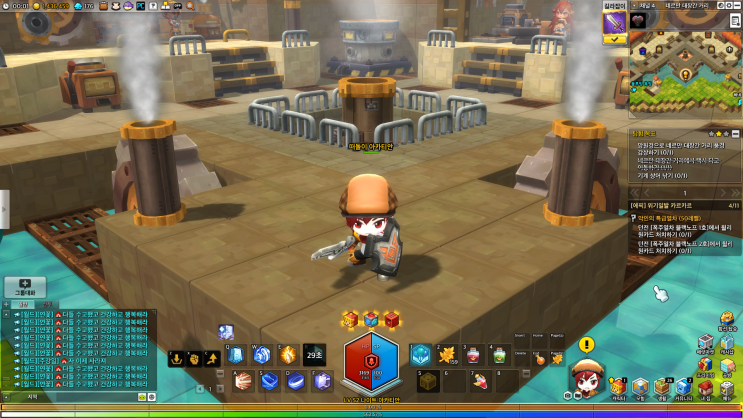Open the Community blue cube icon
Viewport: 743px width, 418px height.
coord(682,388)
